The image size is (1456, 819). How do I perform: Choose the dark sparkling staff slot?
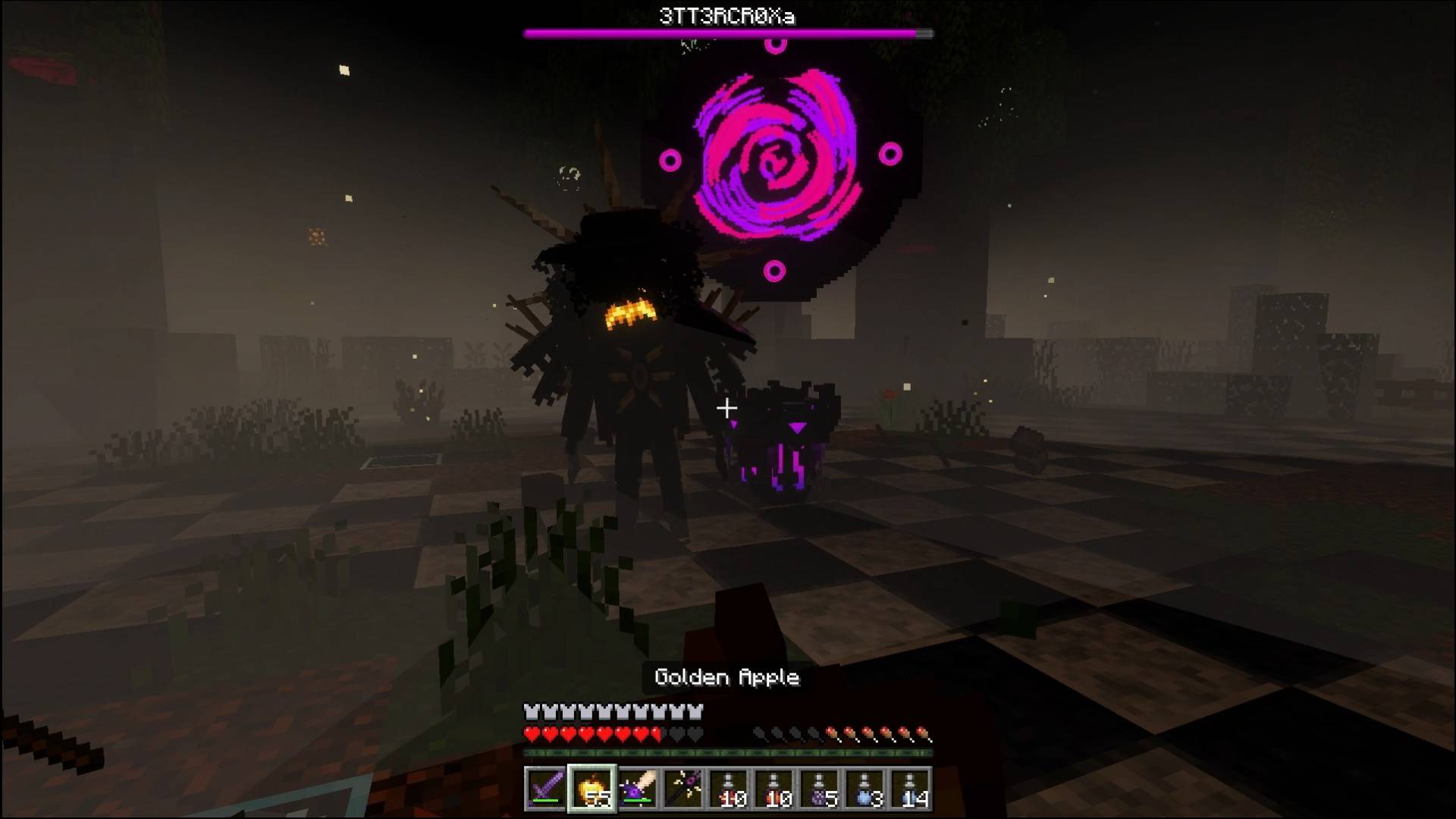(683, 789)
